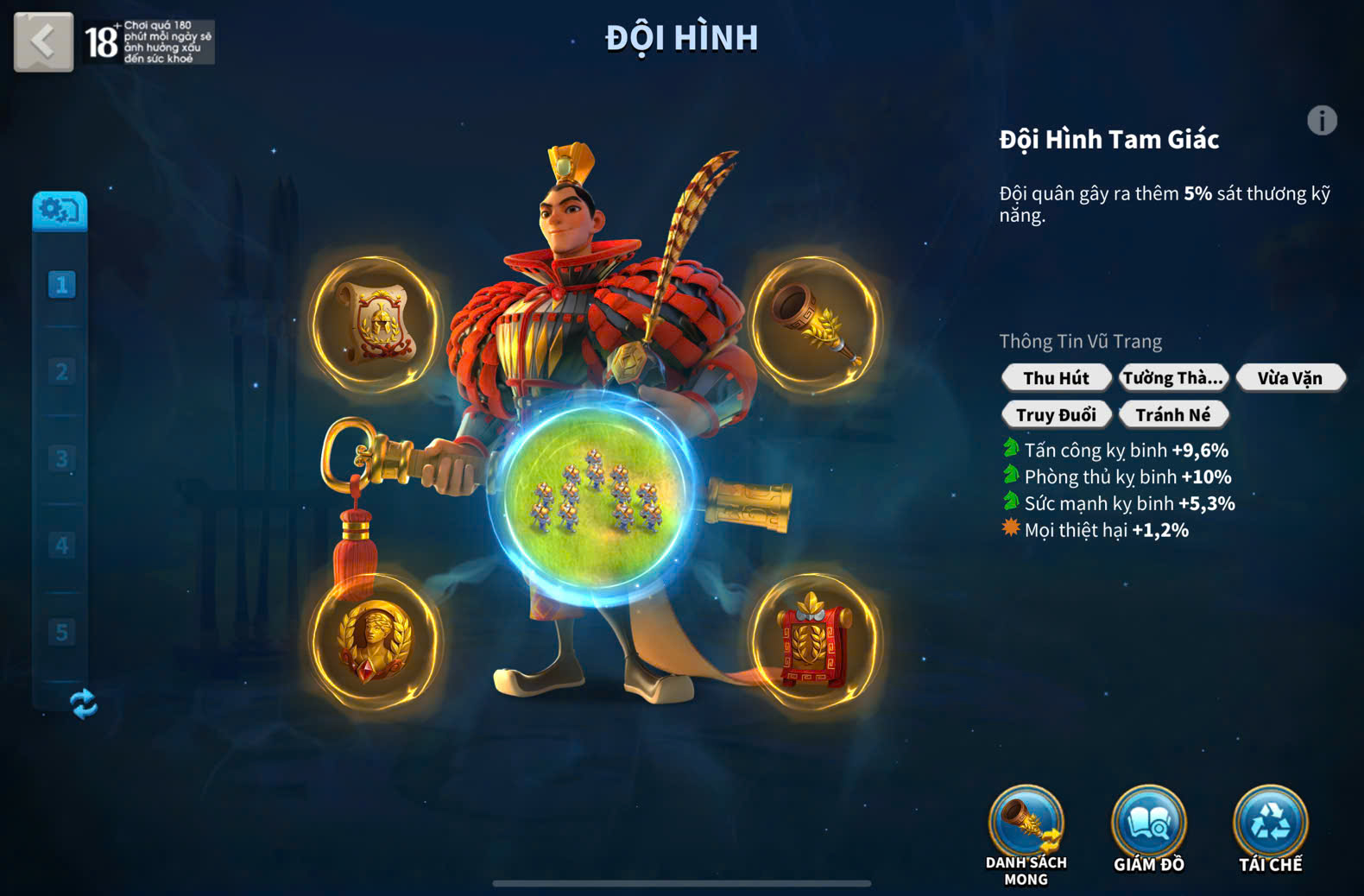Select the laurel bust medallion slot
This screenshot has width=1364, height=896.
(375, 640)
